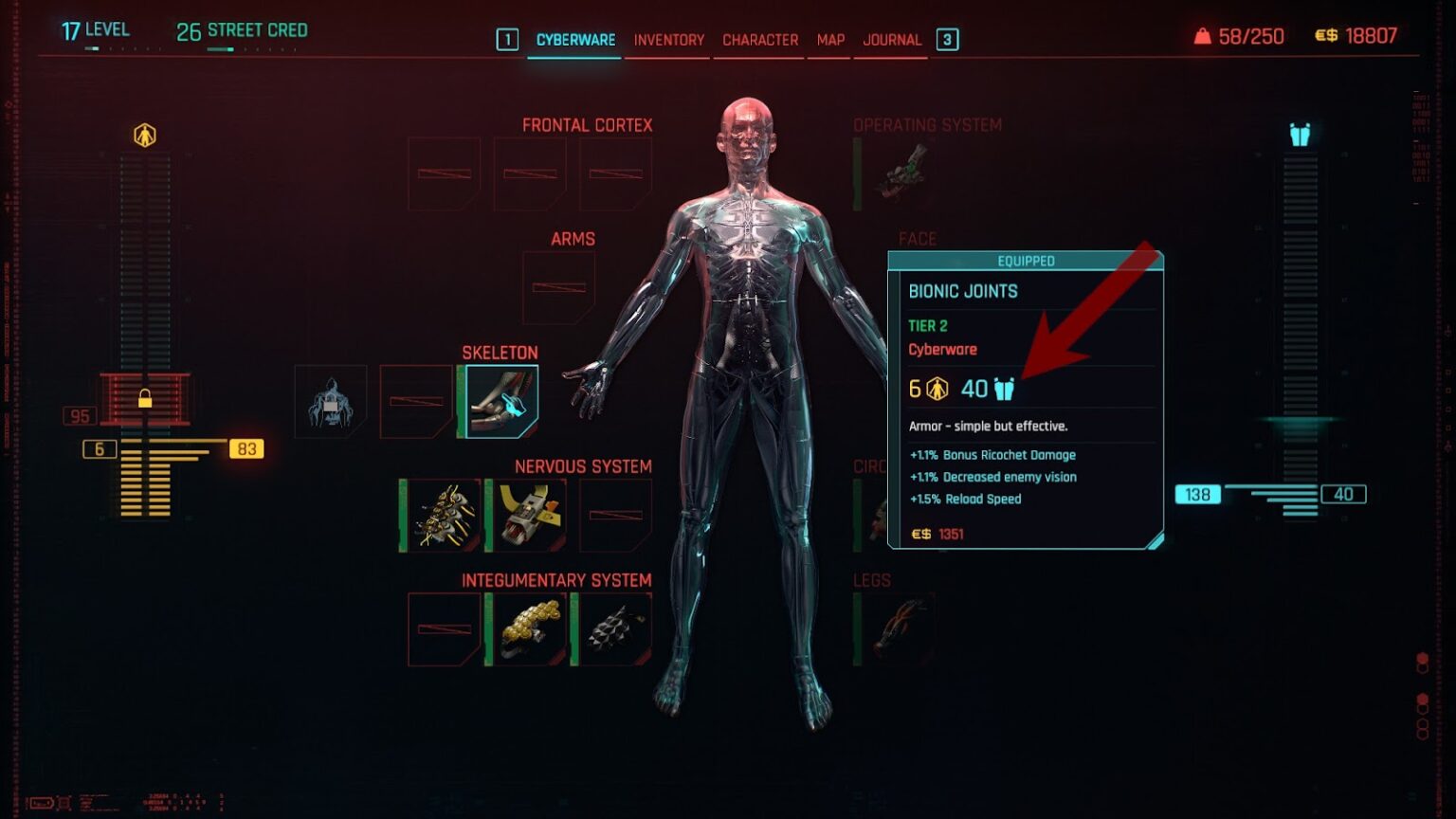Click the armor value 138 on the gauge
The width and height of the screenshot is (1456, 819).
coord(1196,494)
